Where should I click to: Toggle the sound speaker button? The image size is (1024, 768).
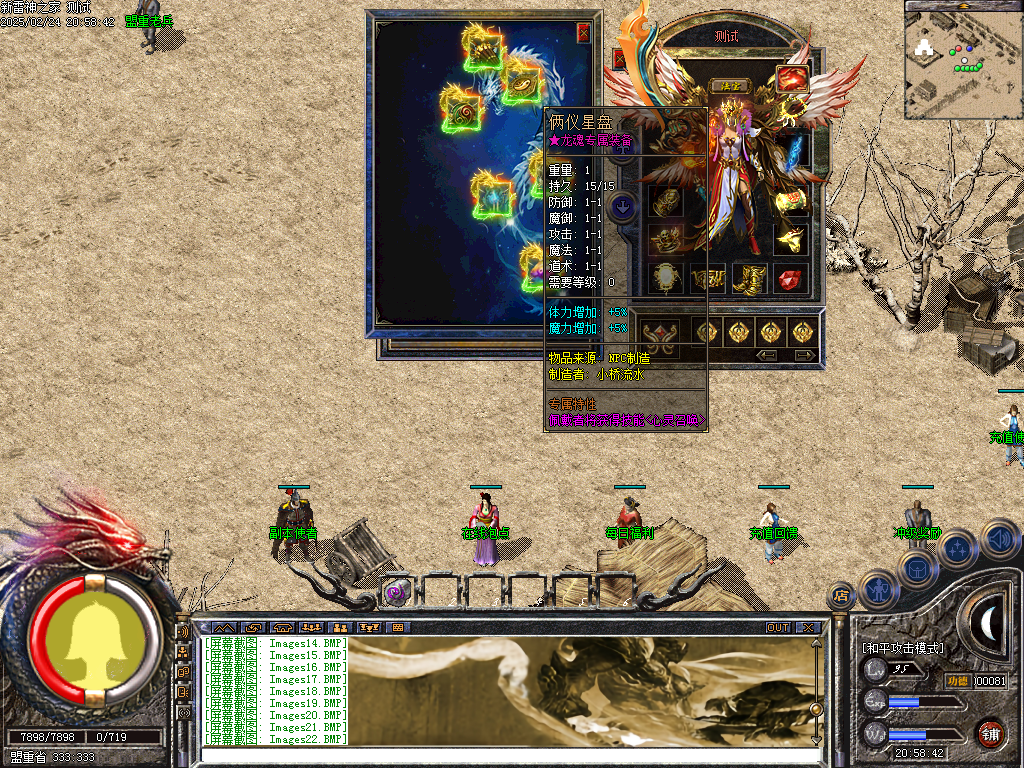click(x=1000, y=539)
